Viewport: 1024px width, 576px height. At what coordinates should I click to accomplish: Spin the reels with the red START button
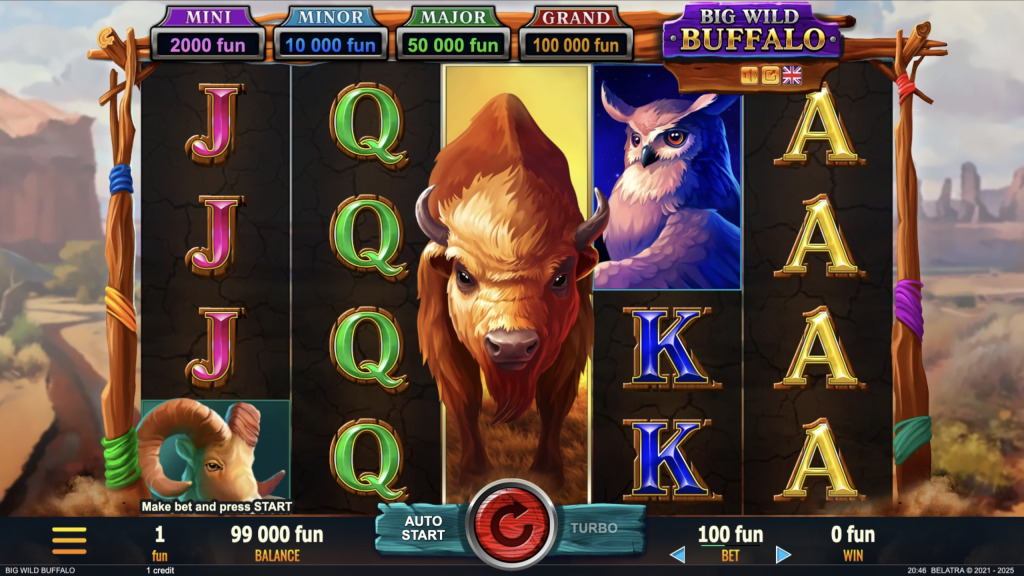click(x=511, y=526)
